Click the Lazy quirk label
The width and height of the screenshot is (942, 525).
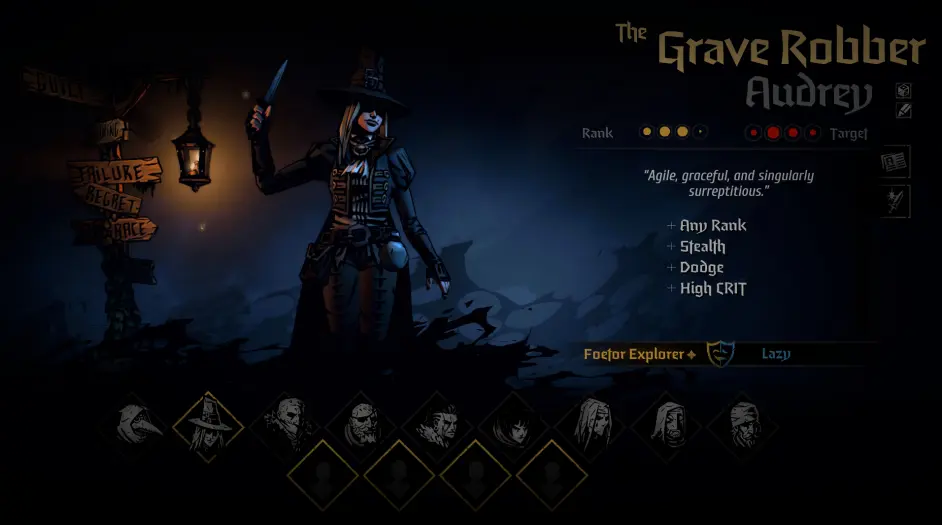click(x=776, y=354)
